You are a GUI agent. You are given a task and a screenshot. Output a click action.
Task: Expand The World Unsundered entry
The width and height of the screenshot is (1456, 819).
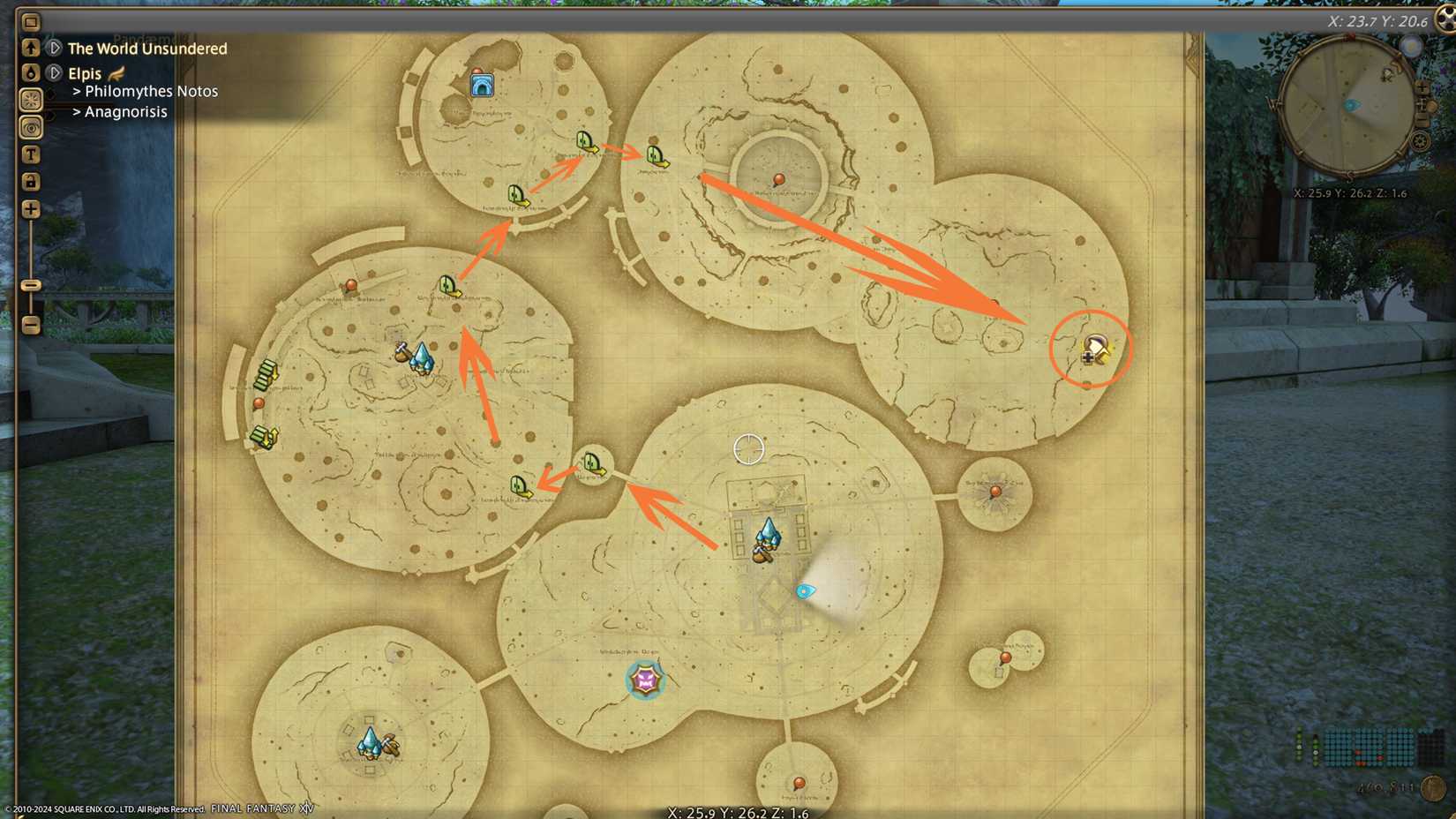(53, 49)
